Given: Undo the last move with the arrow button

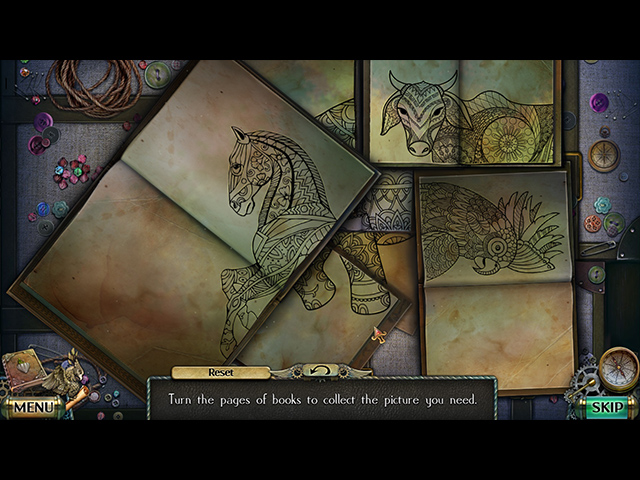Looking at the screenshot, I should [x=322, y=372].
